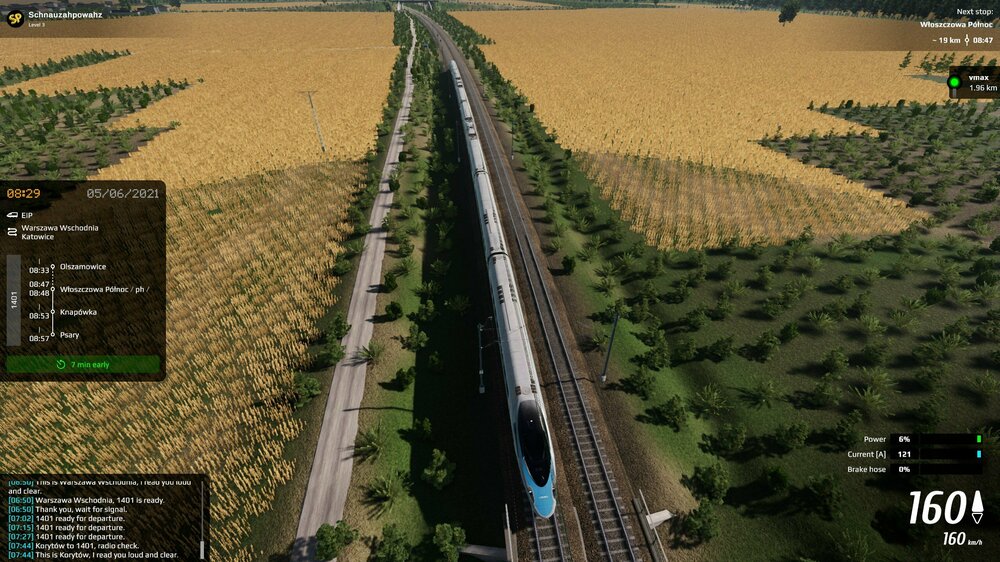
Task: Show the Warszawa Wschodnia – Katowice route header
Action: tap(60, 232)
